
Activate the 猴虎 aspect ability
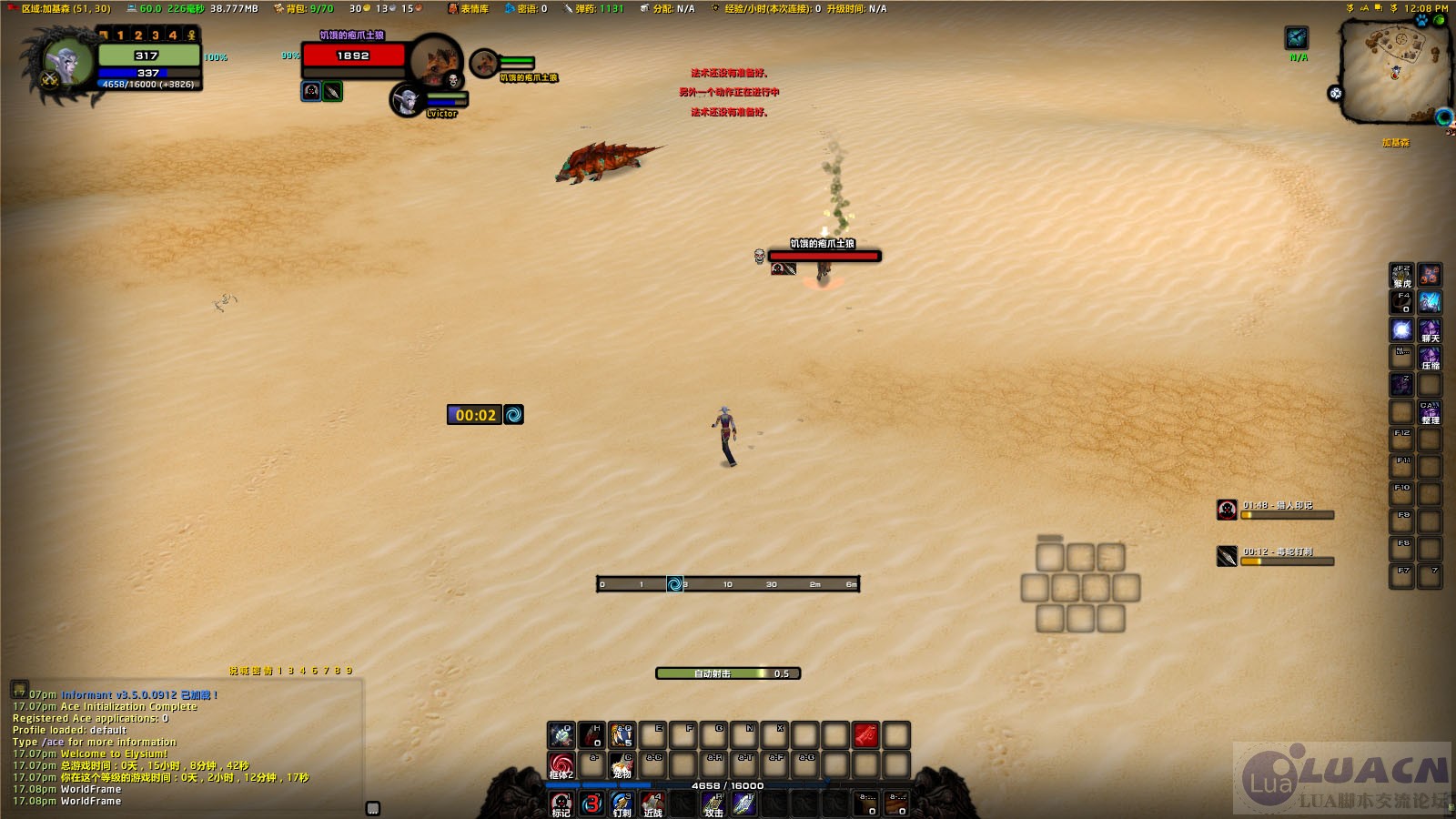coord(1402,276)
